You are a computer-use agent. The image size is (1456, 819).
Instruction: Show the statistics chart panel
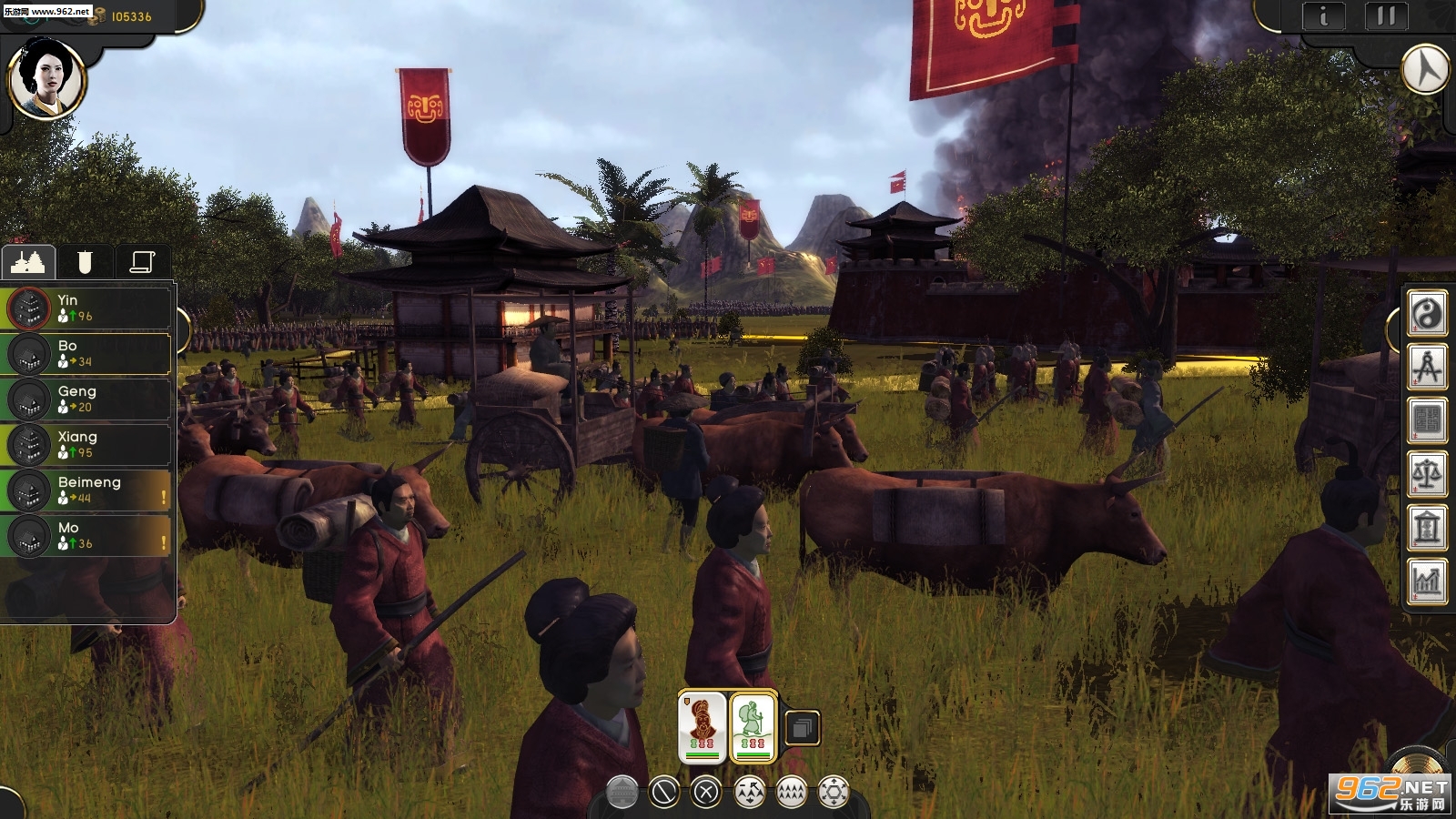(x=1427, y=581)
